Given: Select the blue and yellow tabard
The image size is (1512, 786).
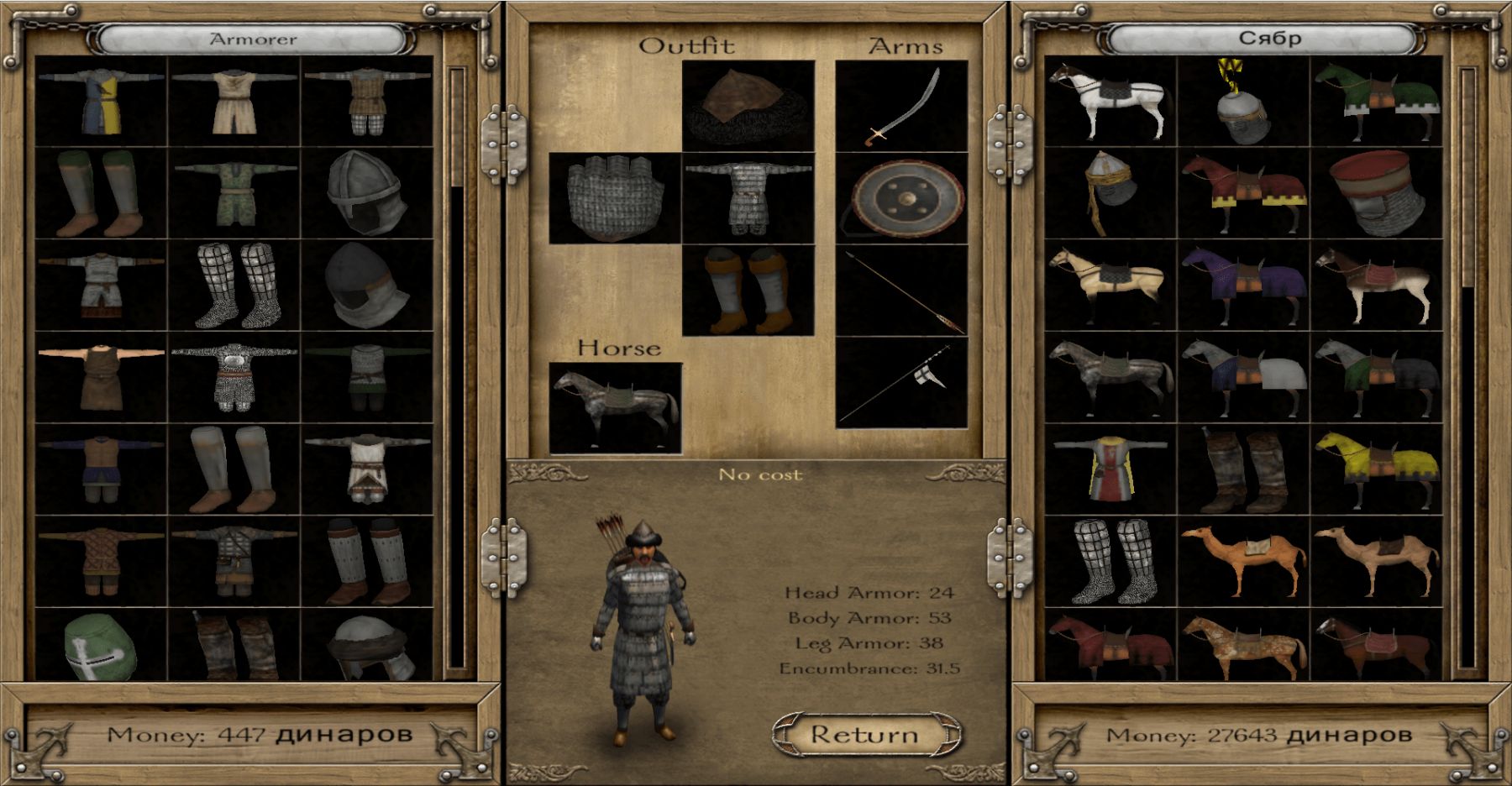Looking at the screenshot, I should pyautogui.click(x=102, y=102).
